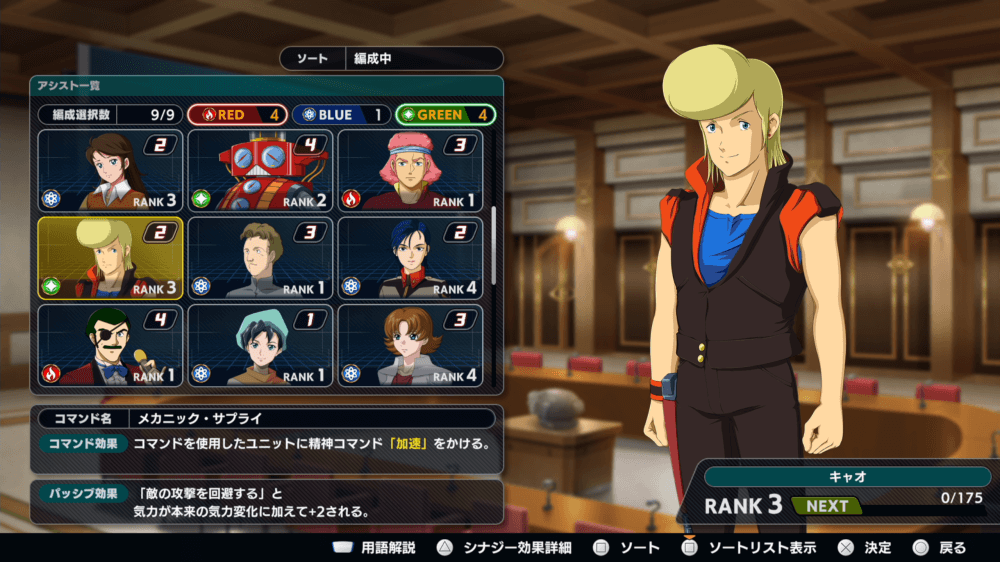Select the brown-haired woman assist card
1000x562 pixels.
(x=110, y=170)
